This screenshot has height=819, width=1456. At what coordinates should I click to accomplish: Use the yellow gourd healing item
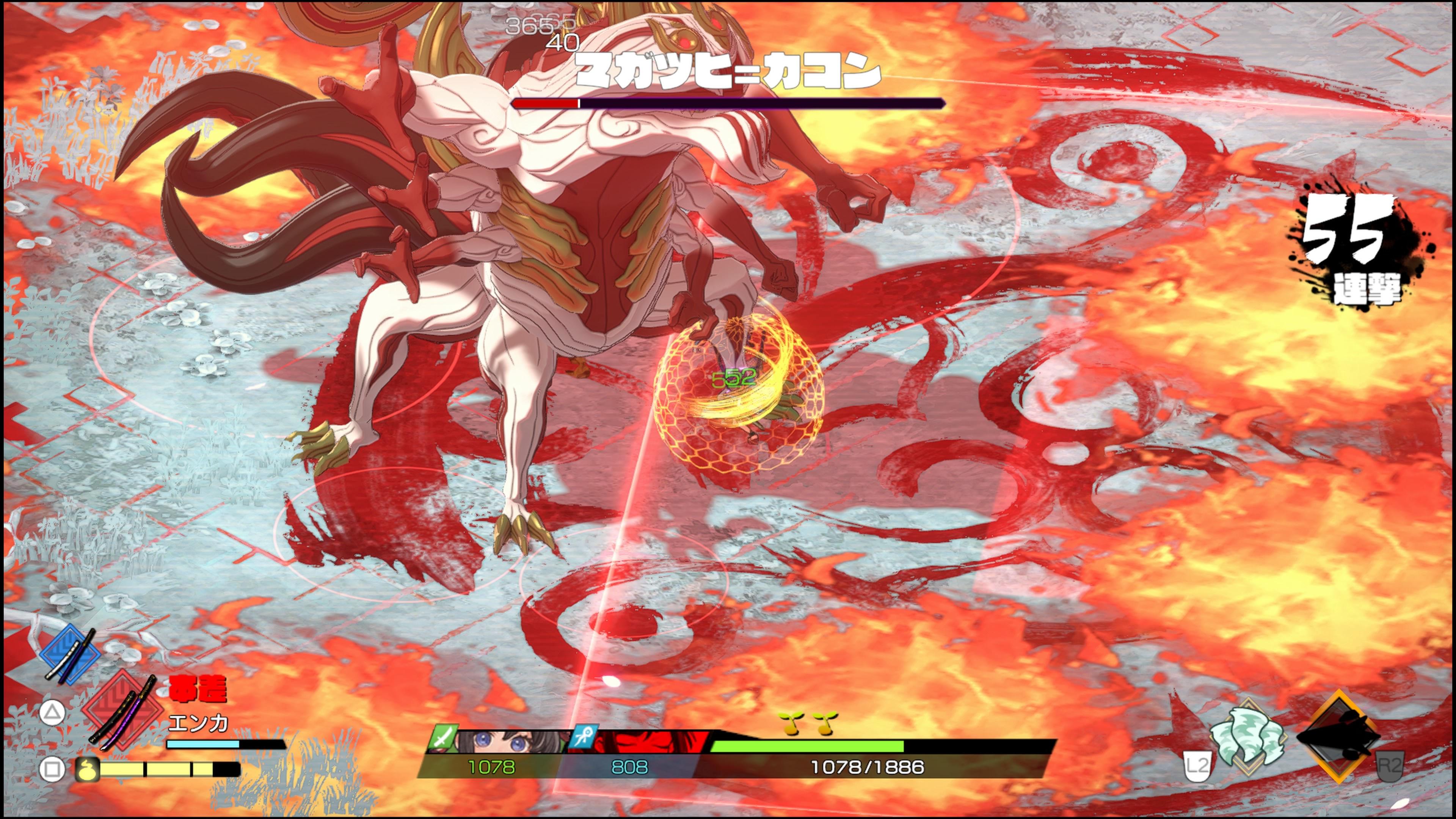88,769
